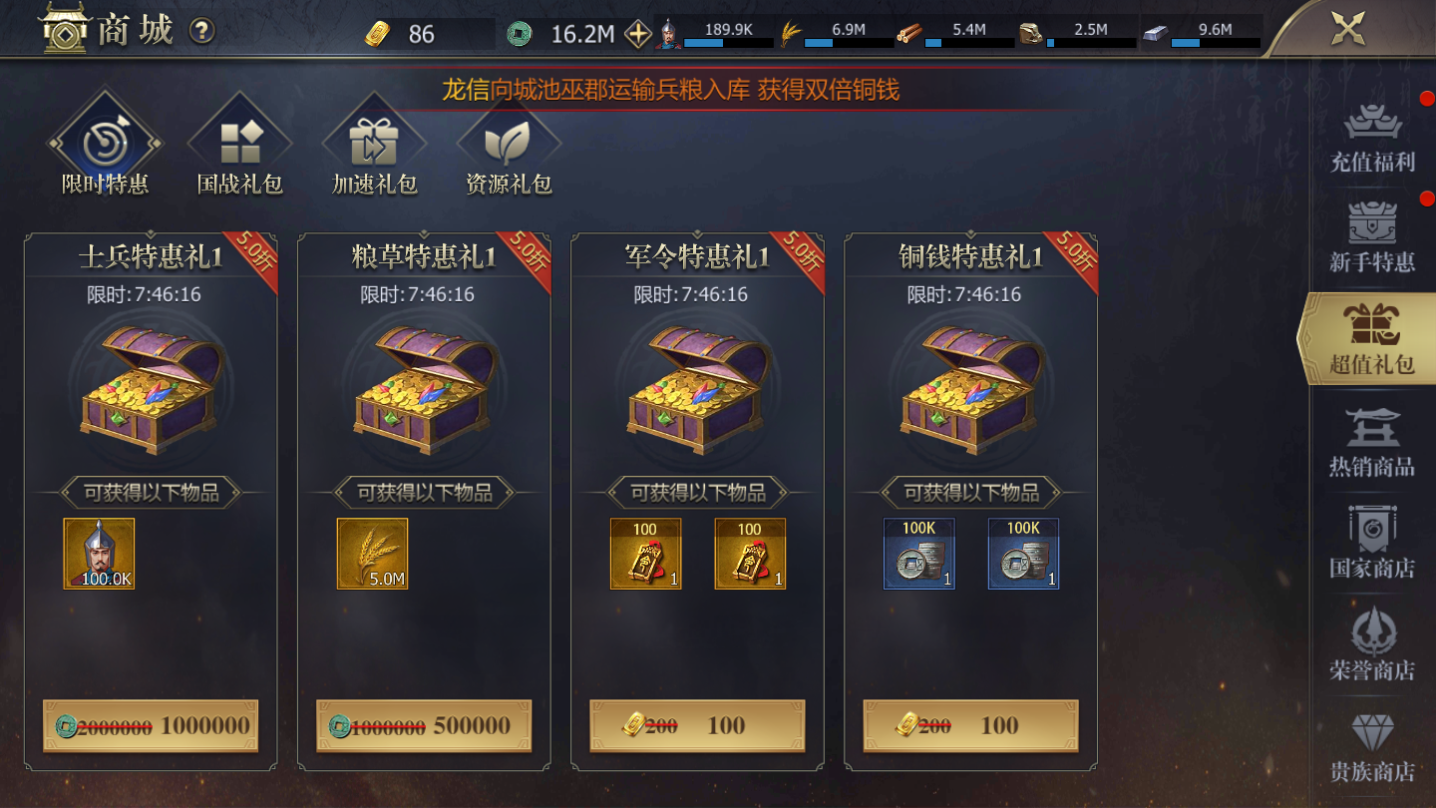Image resolution: width=1436 pixels, height=808 pixels.
Task: Buy 粮草特惠礼1 for 500000 copper
Action: [421, 726]
